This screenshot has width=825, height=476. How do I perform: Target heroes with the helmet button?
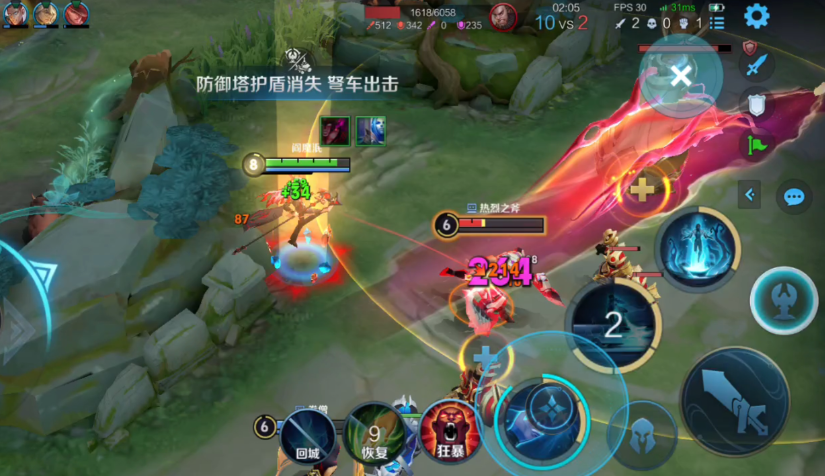[x=641, y=435]
